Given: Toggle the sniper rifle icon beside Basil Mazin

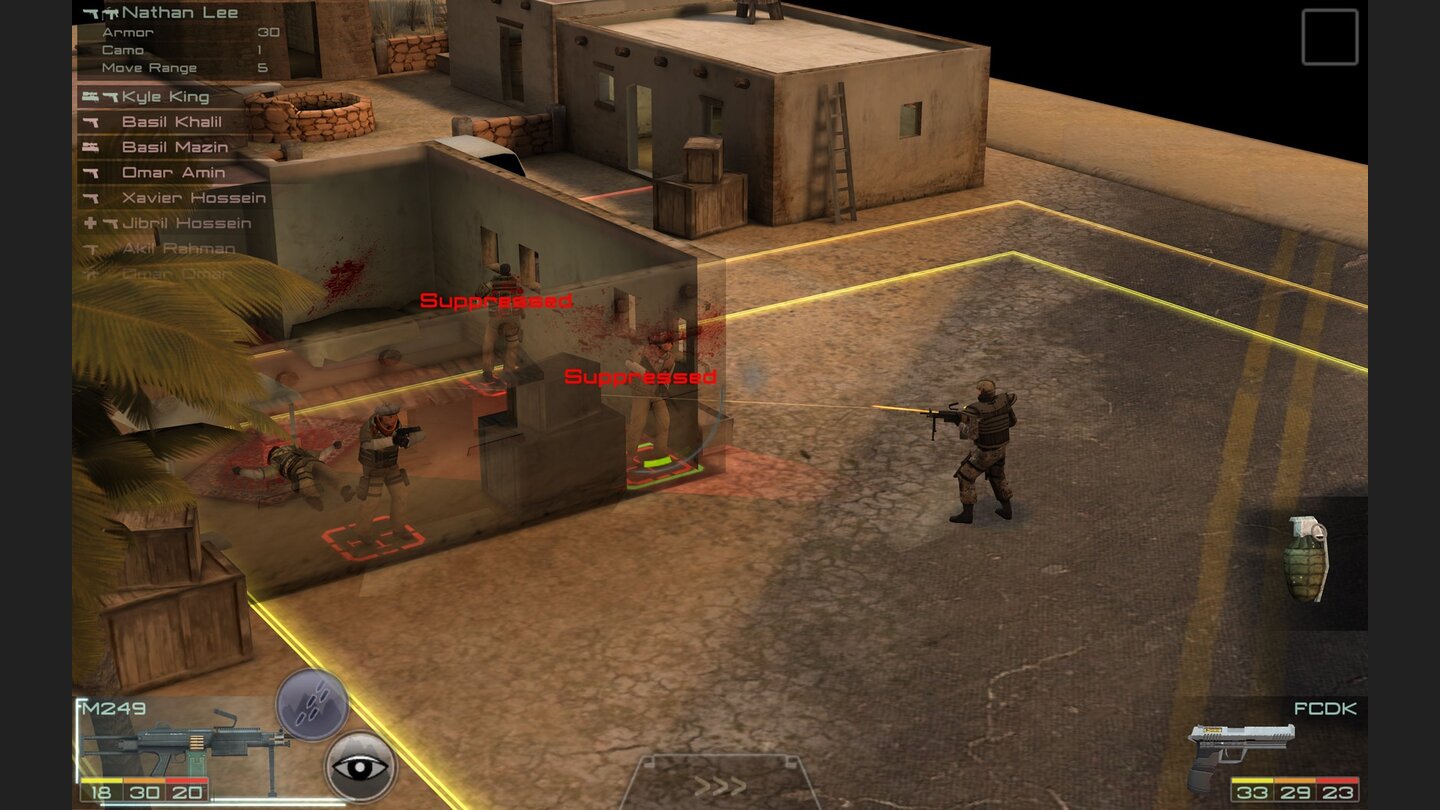Looking at the screenshot, I should pyautogui.click(x=91, y=147).
